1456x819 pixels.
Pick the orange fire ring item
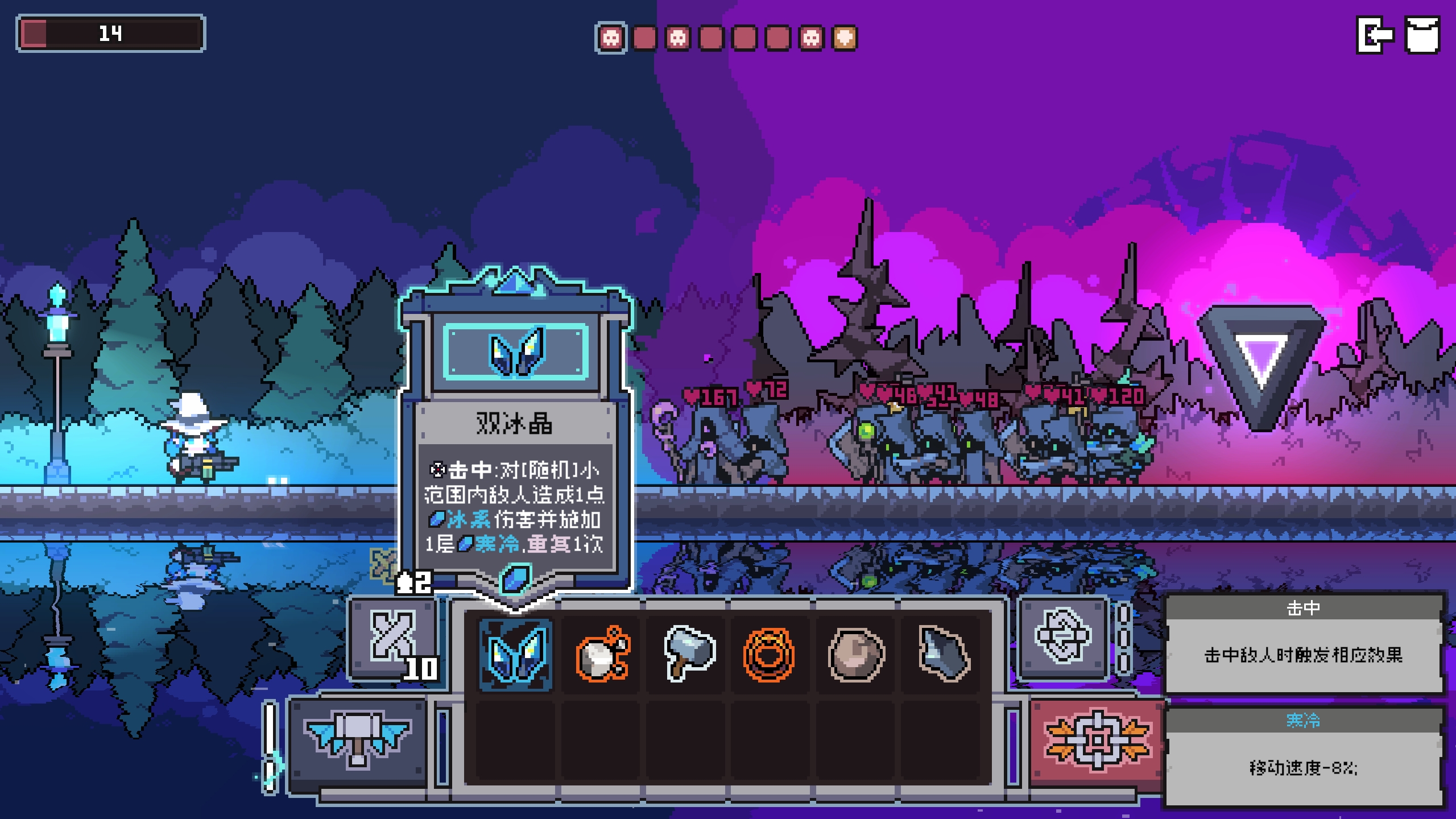pyautogui.click(x=769, y=655)
